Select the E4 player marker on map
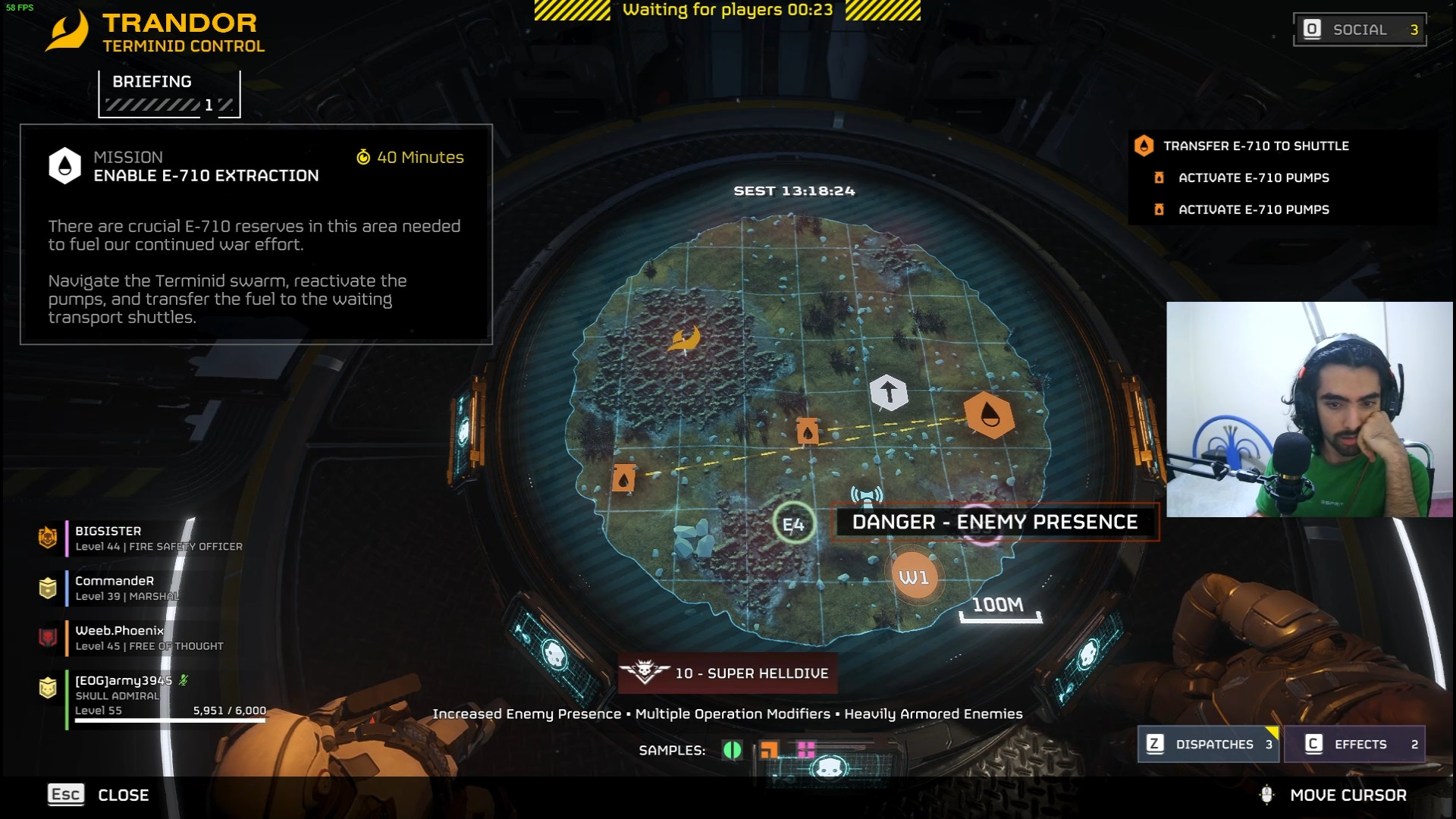Image resolution: width=1456 pixels, height=819 pixels. point(793,524)
